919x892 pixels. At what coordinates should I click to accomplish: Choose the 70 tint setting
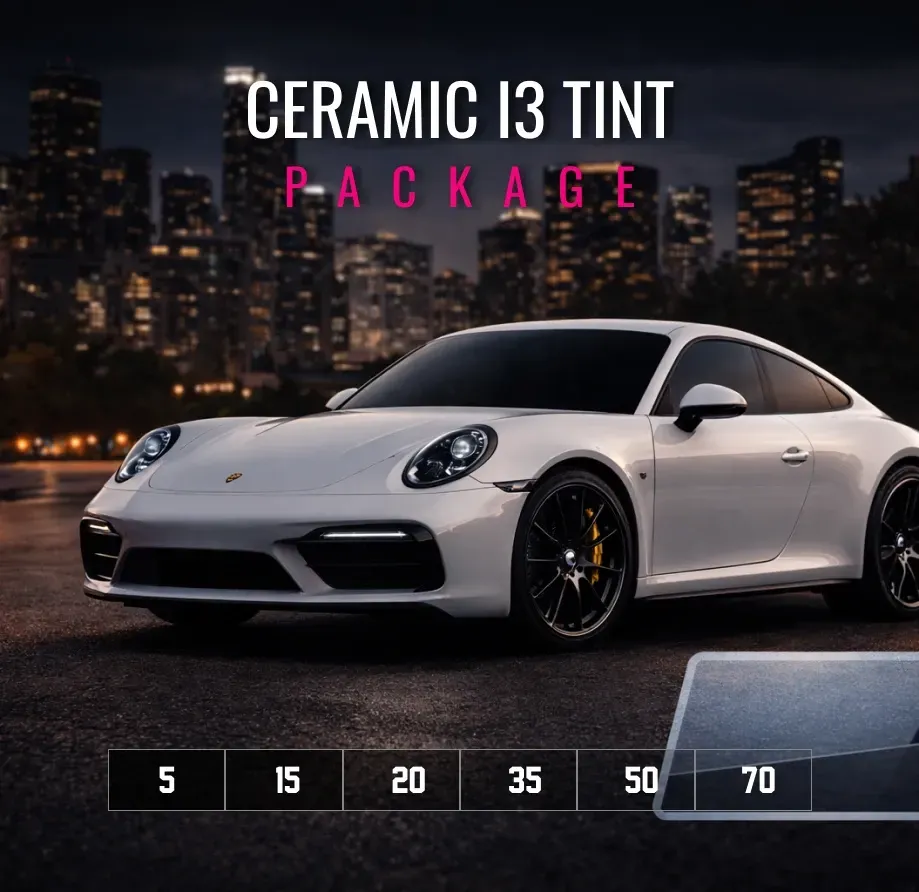point(753,780)
